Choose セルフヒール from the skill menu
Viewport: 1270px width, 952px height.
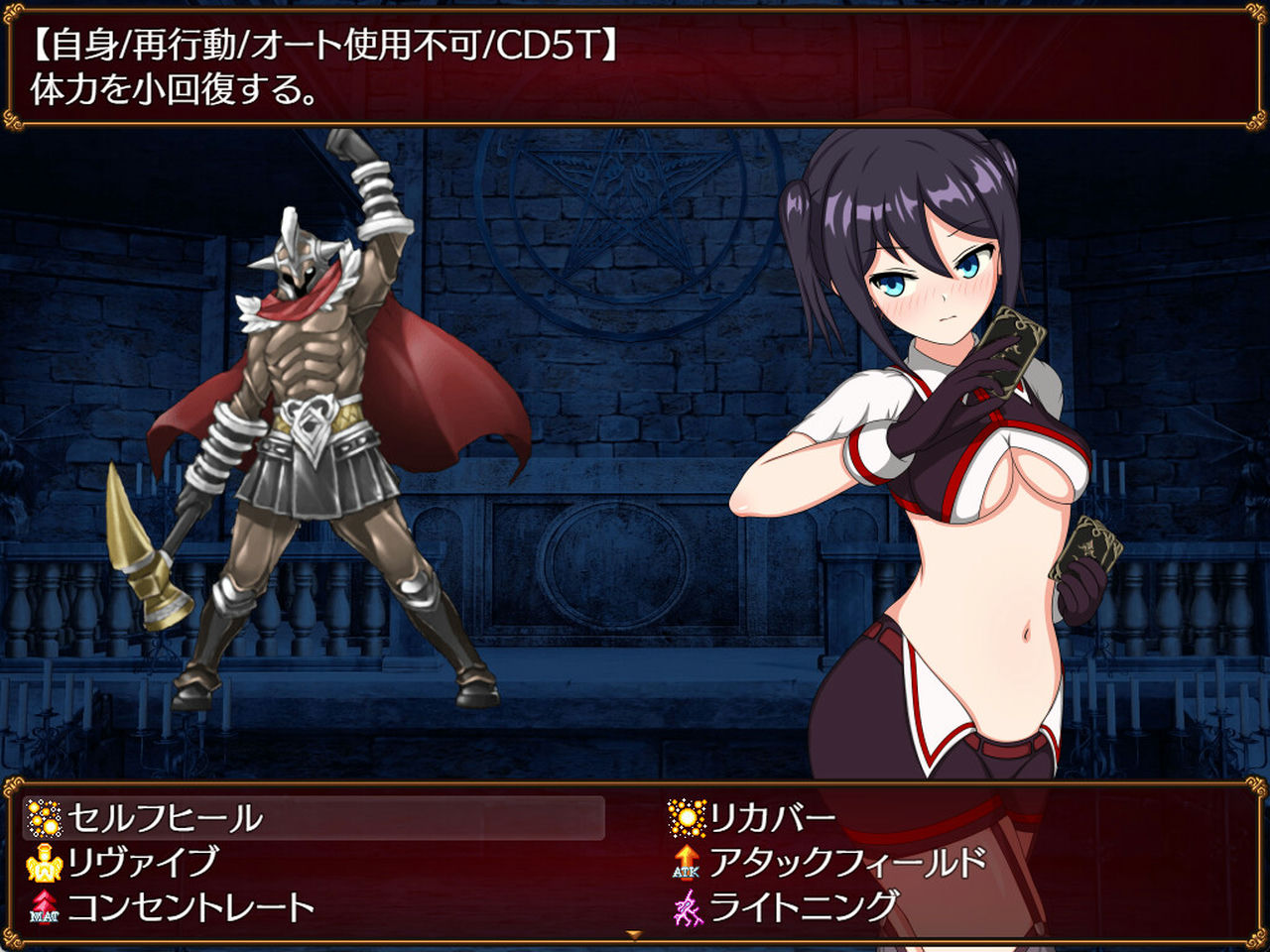(x=164, y=818)
